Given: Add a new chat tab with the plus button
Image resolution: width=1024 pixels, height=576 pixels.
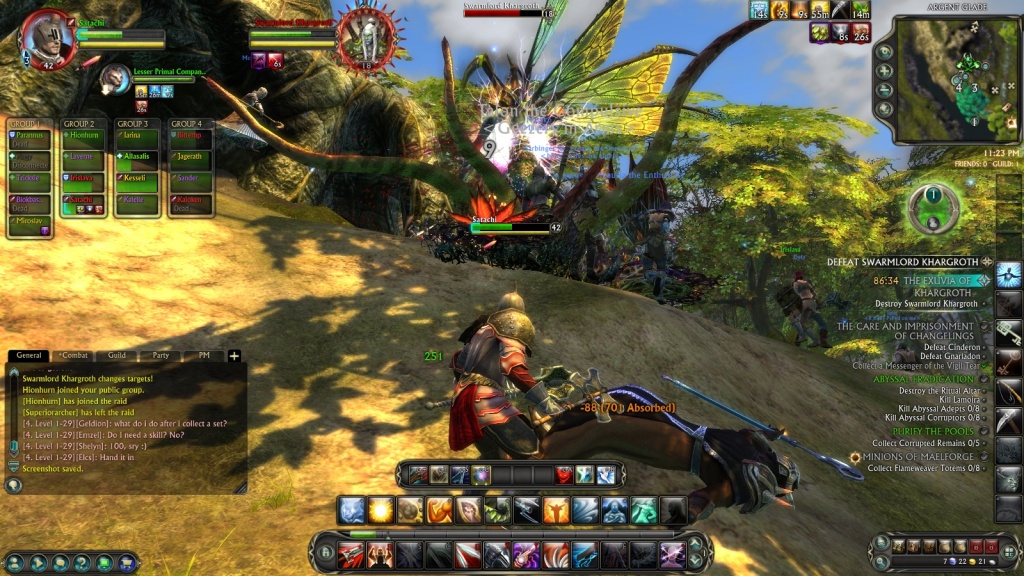Looking at the screenshot, I should pyautogui.click(x=234, y=355).
